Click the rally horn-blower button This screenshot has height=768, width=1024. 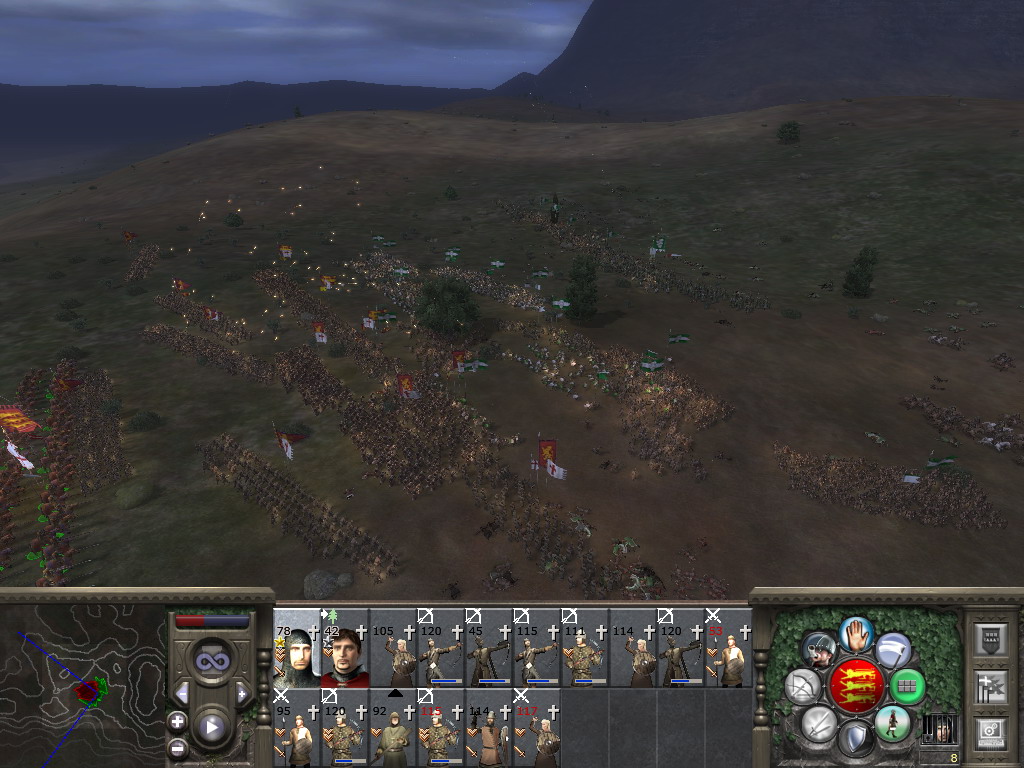click(x=819, y=650)
